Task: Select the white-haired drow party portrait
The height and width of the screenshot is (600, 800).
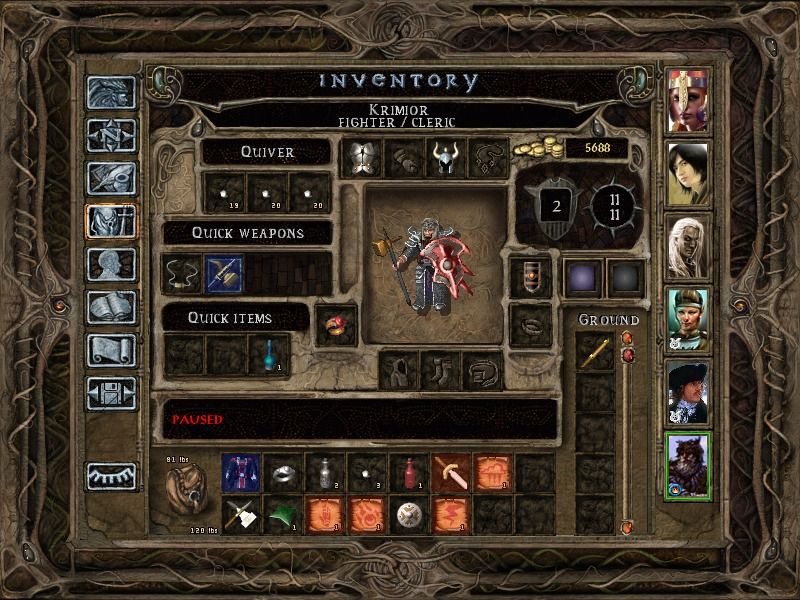Action: click(x=688, y=244)
